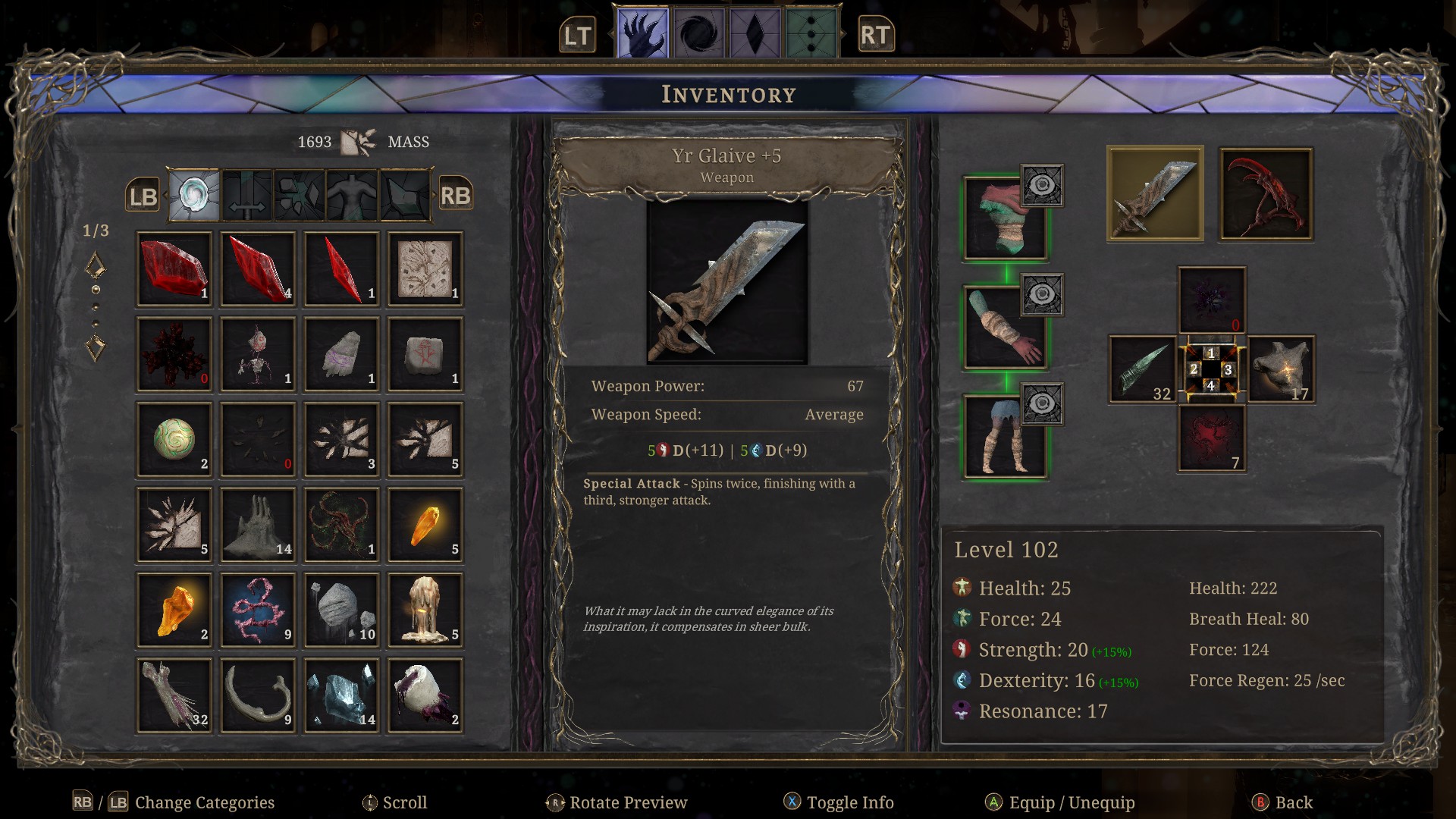Select the curved bone rib item
Screen dimensions: 1456x819
coord(258,695)
